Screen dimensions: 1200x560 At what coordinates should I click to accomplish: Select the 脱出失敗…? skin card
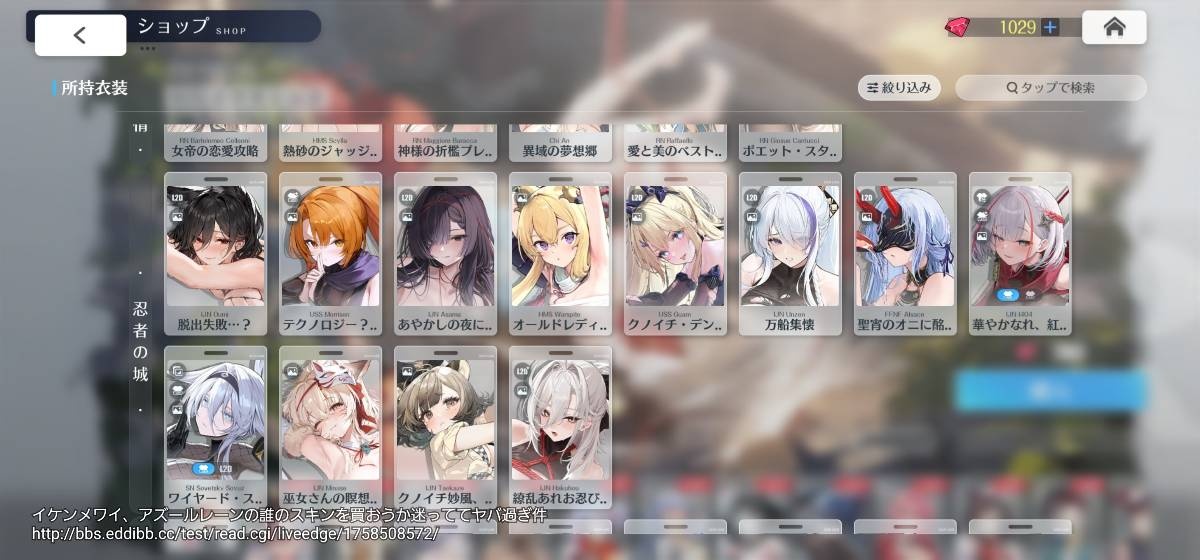coord(215,254)
